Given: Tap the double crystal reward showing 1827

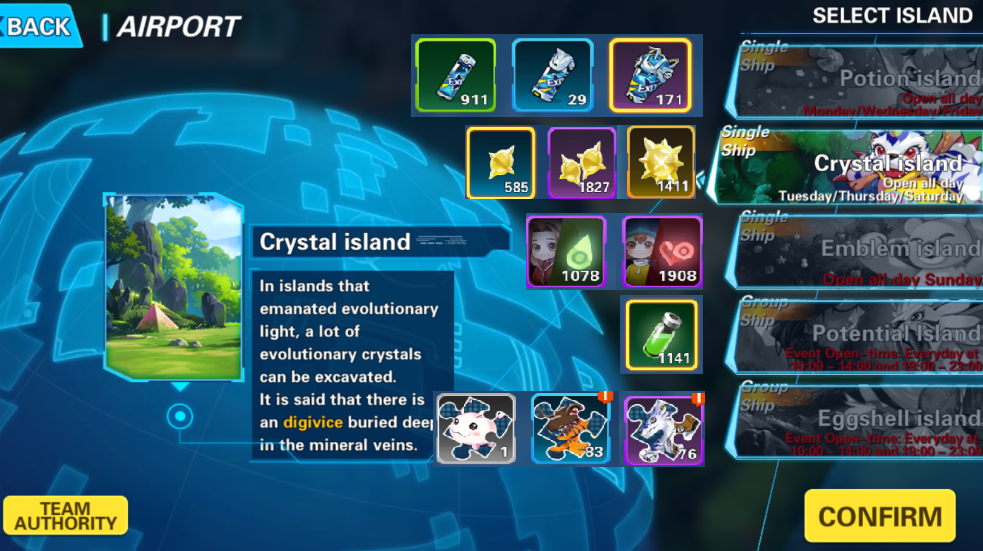Looking at the screenshot, I should [x=582, y=163].
